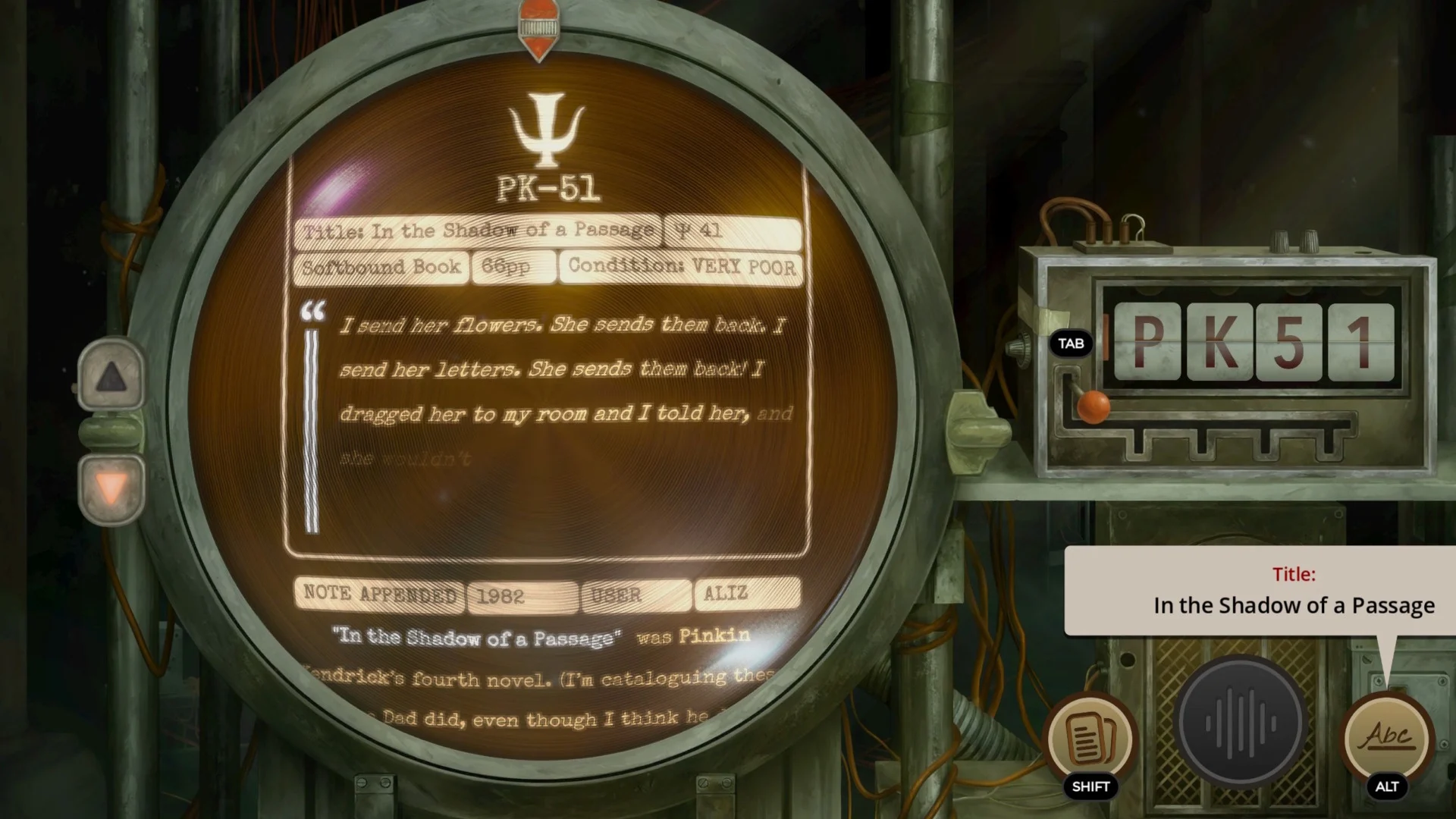
Task: Select the Note Appended label
Action: click(379, 594)
